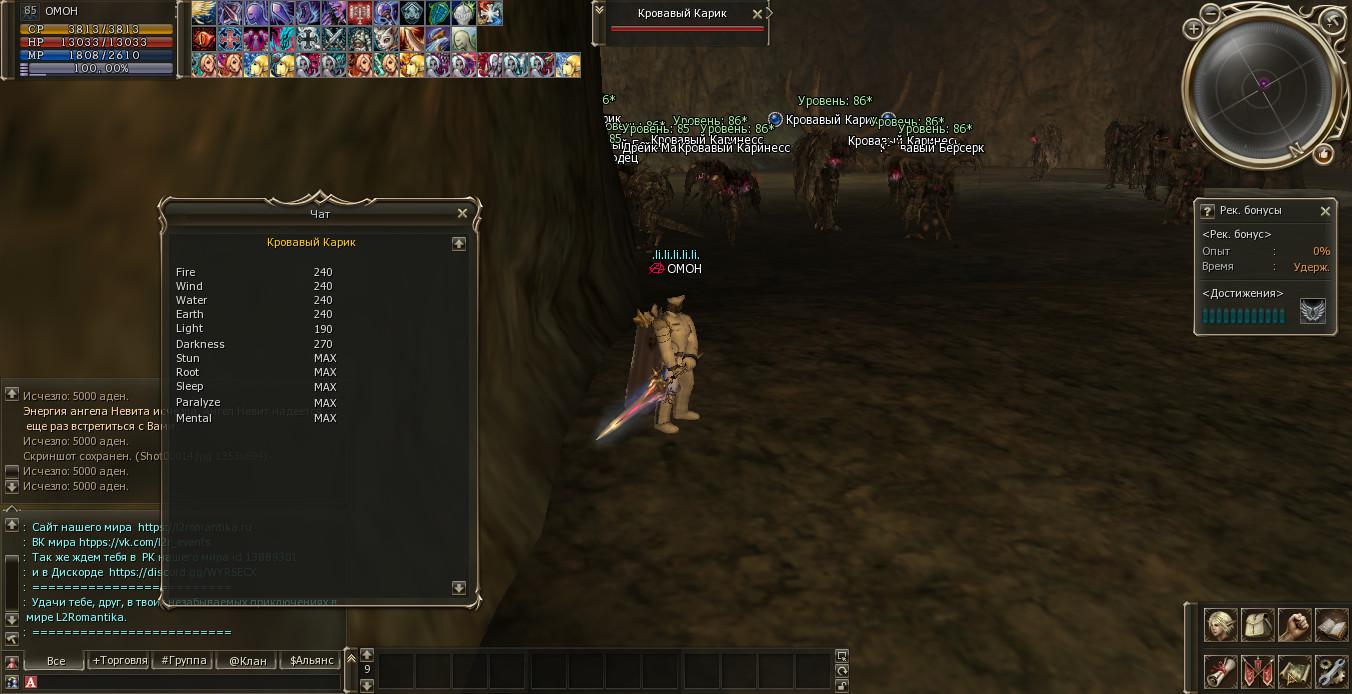Open skills with the open book icon

coord(1331,625)
